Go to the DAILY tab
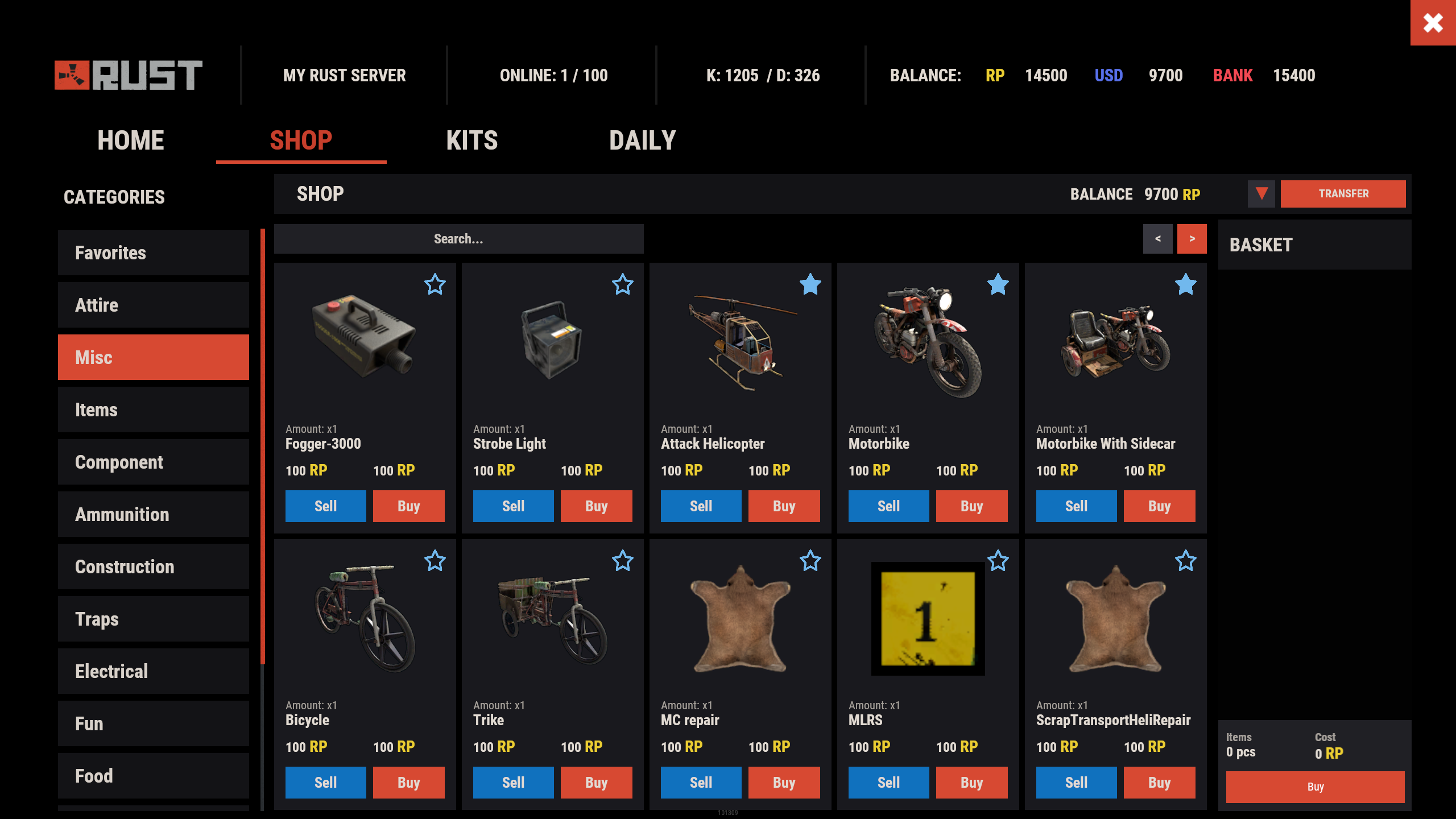Viewport: 1456px width, 819px height. tap(642, 140)
